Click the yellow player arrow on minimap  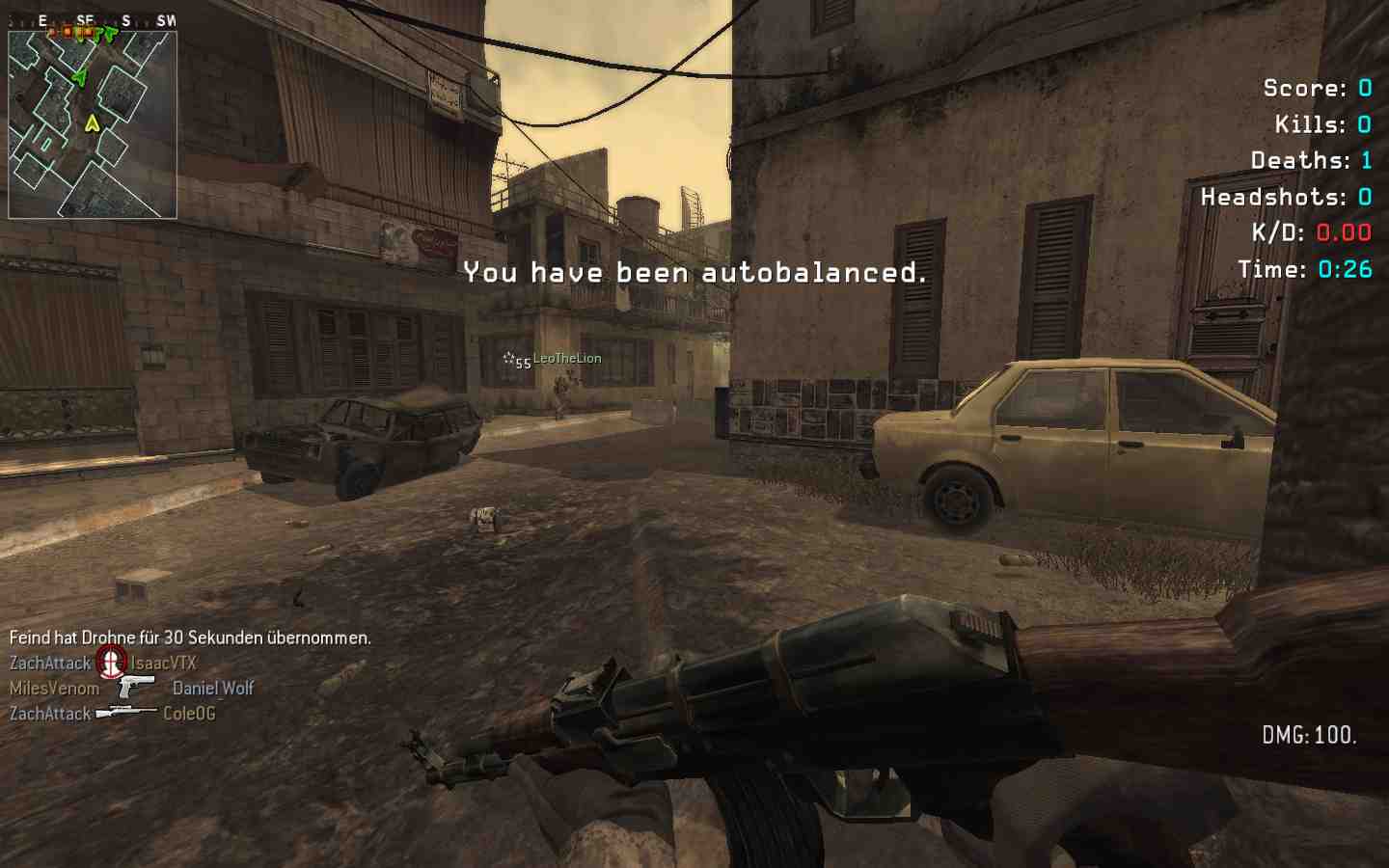pos(93,123)
